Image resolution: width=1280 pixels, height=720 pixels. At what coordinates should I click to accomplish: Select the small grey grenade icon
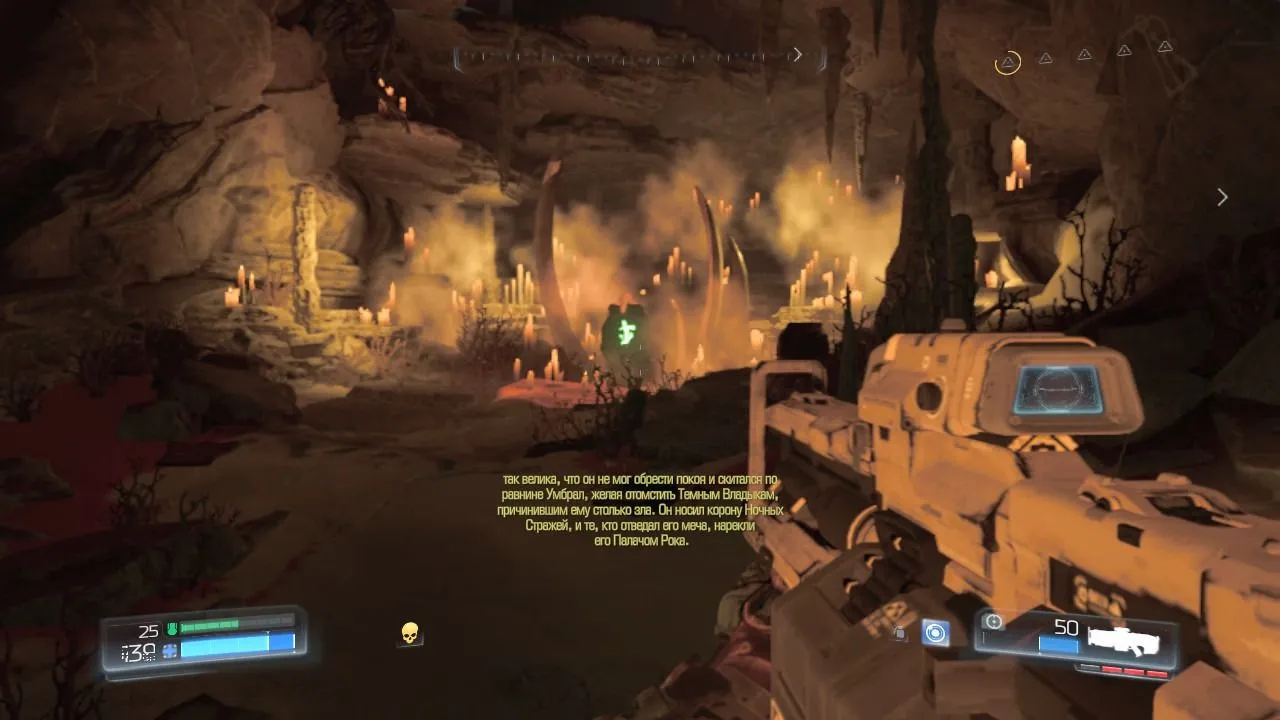(x=899, y=632)
